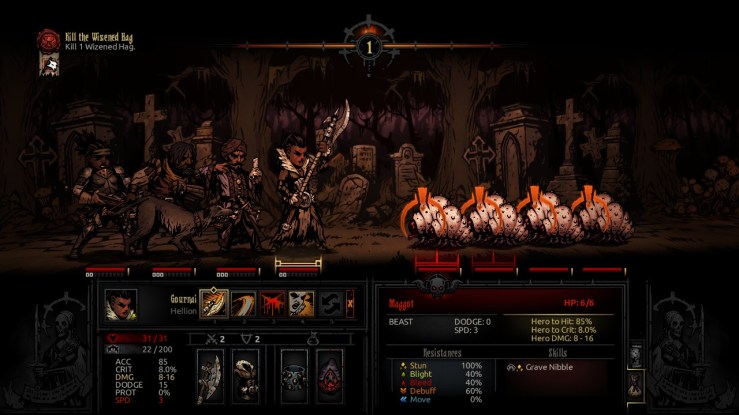
Task: Choose the Iron Swan slash skill
Action: point(243,303)
